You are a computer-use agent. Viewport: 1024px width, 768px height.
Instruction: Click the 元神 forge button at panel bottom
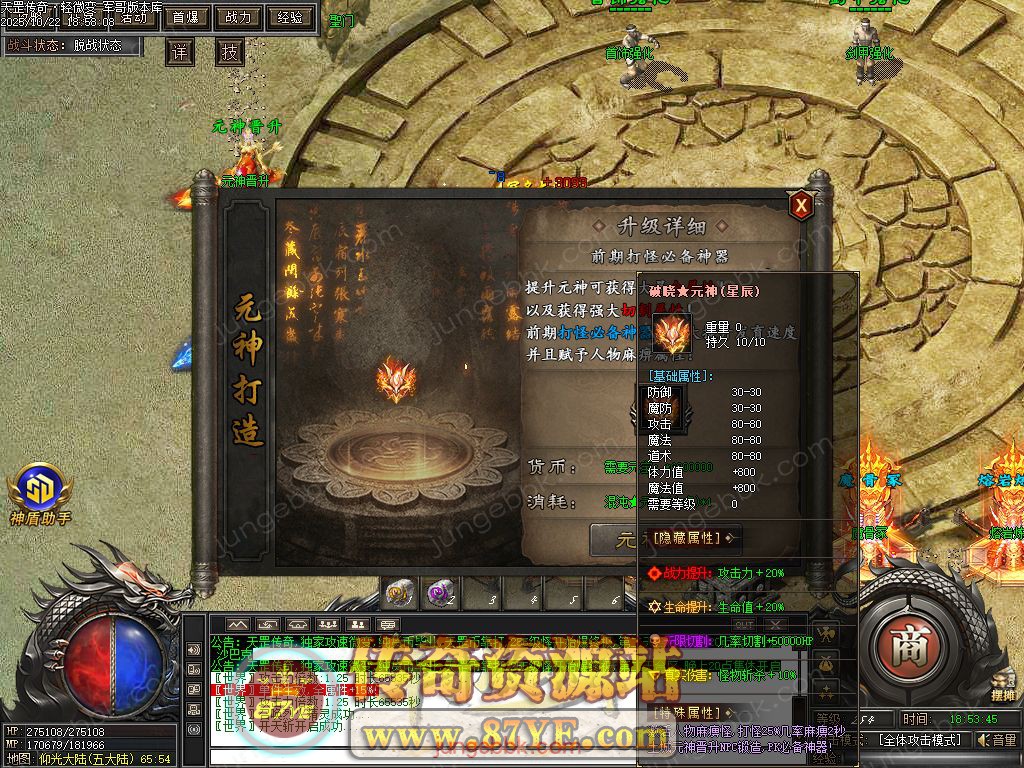(617, 541)
